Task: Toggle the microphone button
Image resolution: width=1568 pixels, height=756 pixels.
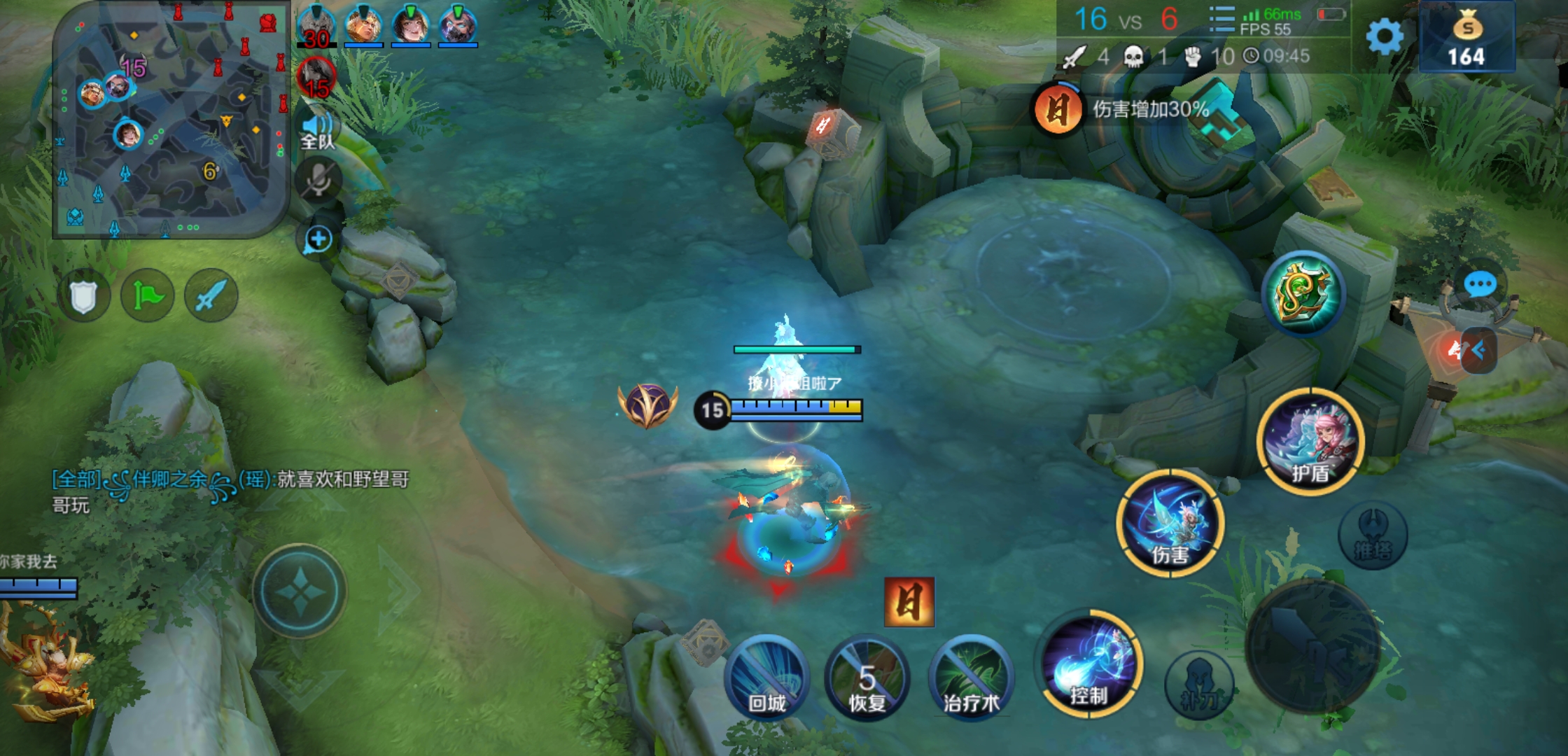Action: [x=318, y=181]
